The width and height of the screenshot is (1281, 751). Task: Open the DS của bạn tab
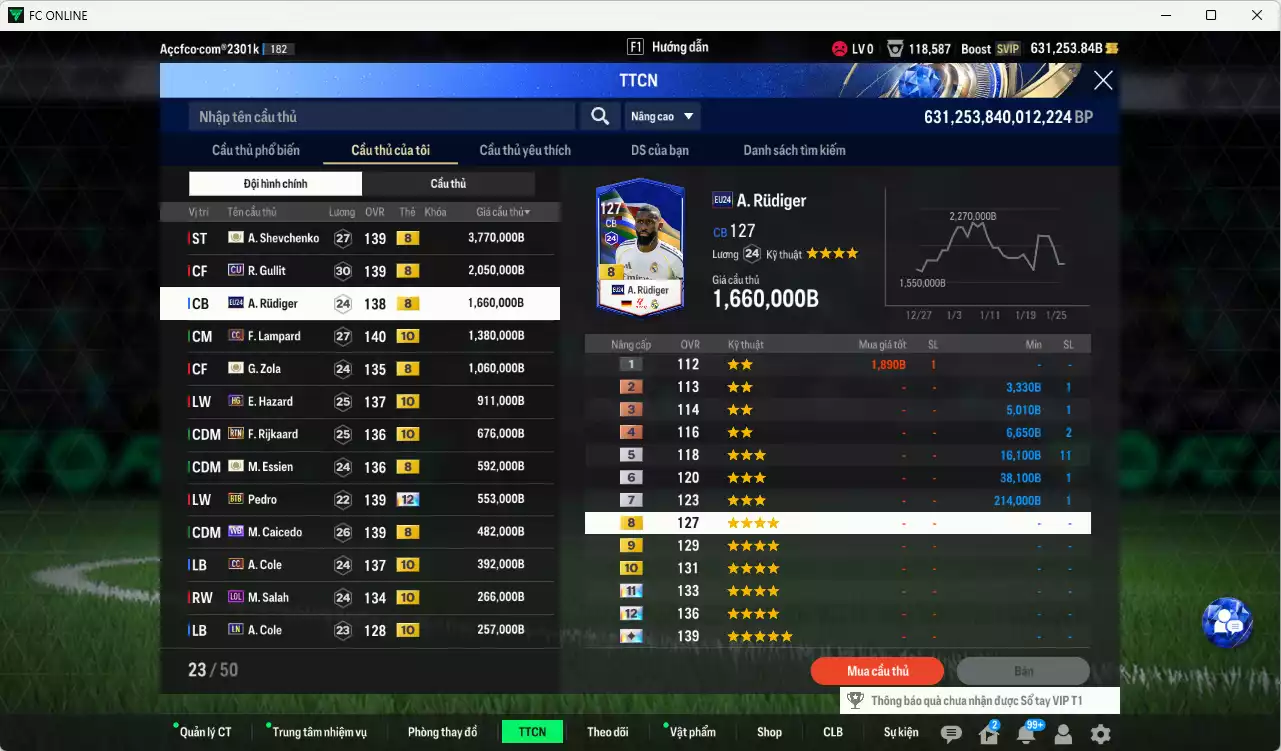(659, 150)
